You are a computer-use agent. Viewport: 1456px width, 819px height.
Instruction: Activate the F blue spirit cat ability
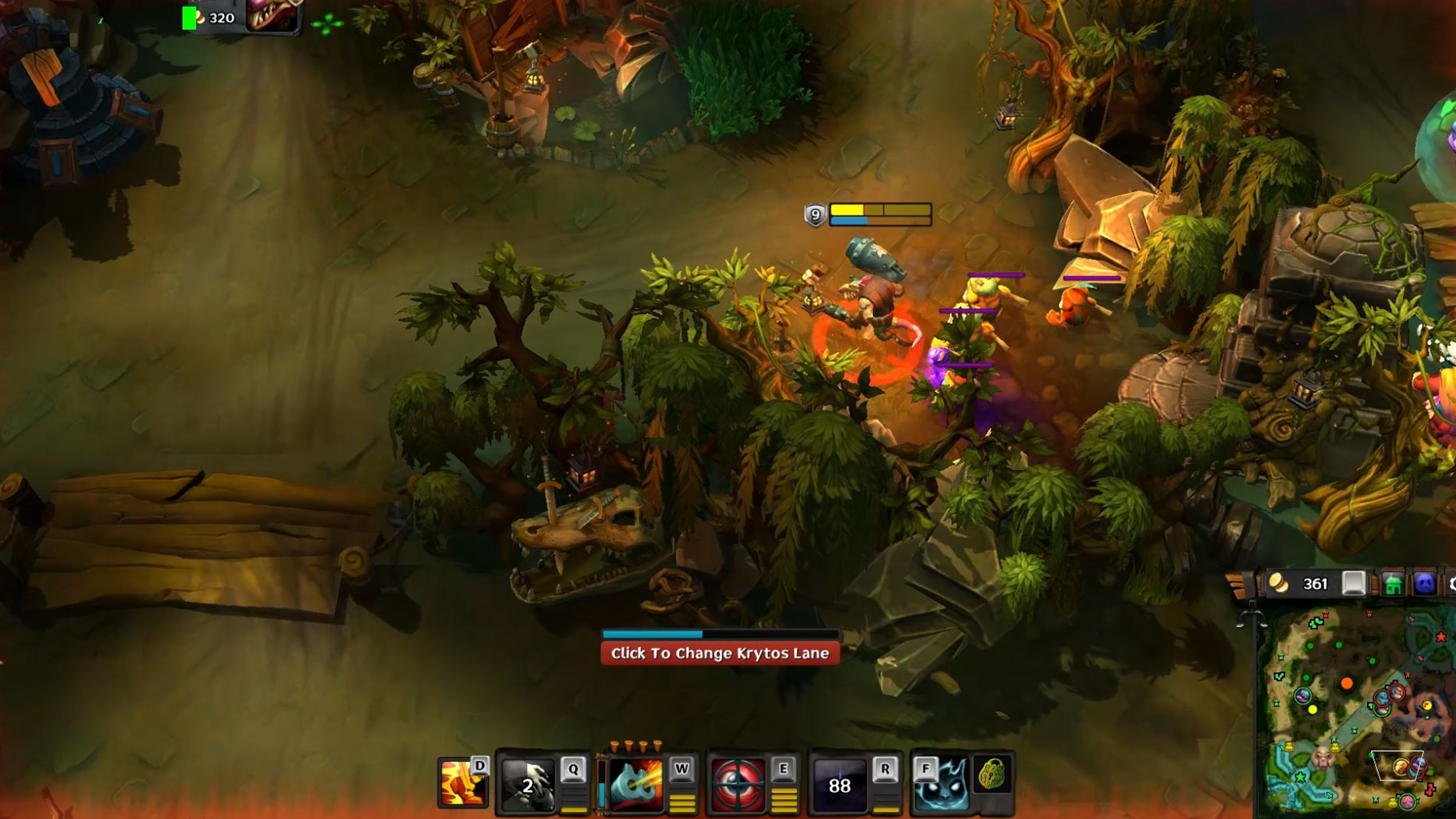943,784
